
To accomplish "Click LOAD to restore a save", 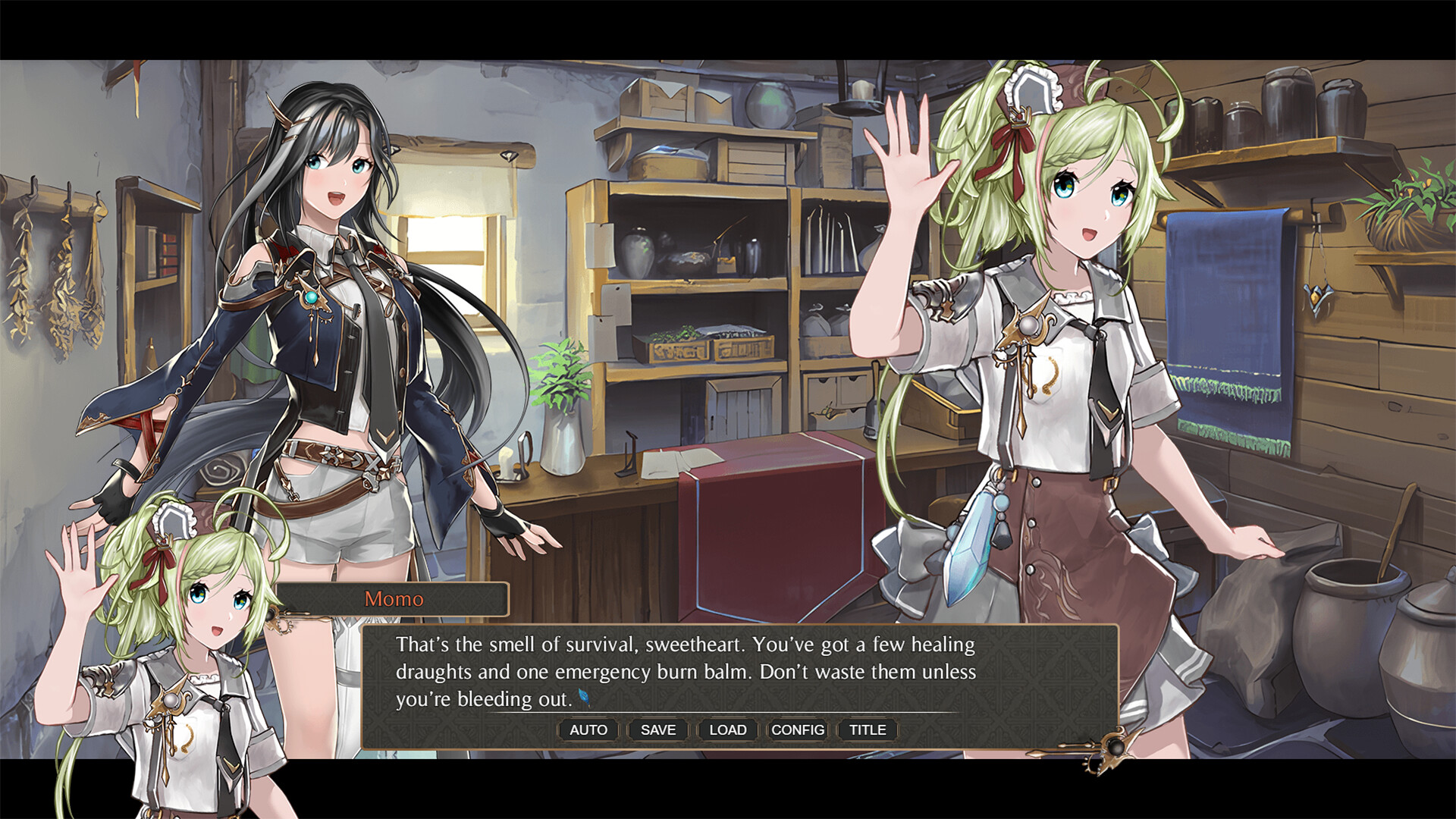I will [x=727, y=730].
